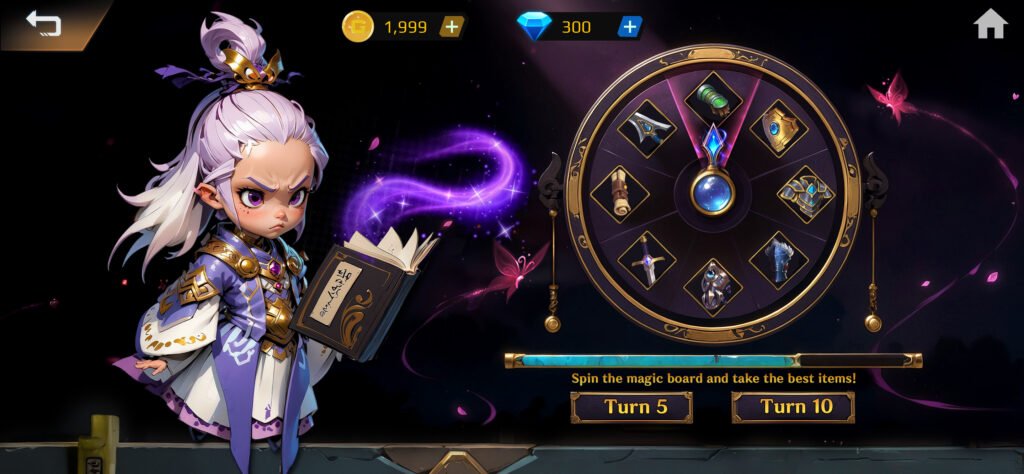This screenshot has width=1024, height=474.
Task: Select the golden shield prize
Action: 778,129
